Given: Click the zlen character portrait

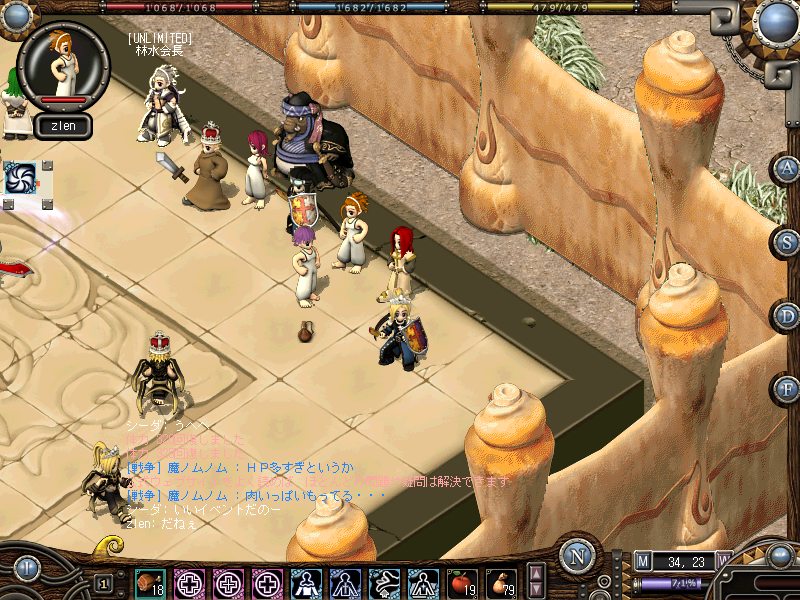Looking at the screenshot, I should (x=63, y=63).
